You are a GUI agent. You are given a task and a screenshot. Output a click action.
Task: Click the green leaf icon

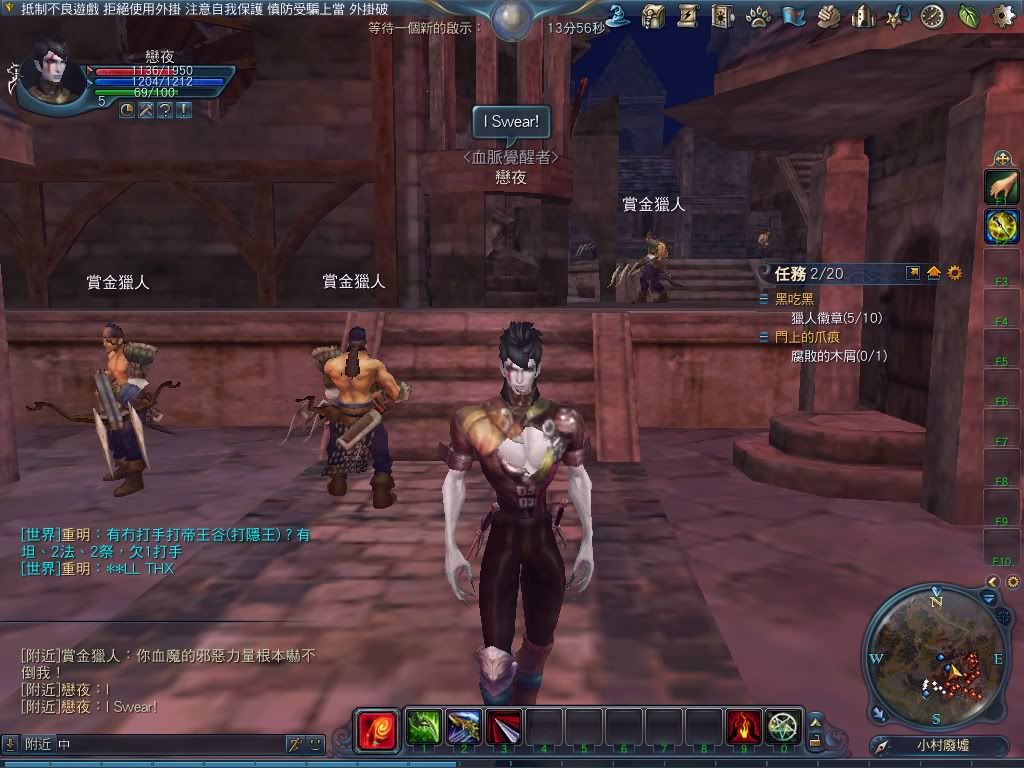pyautogui.click(x=969, y=16)
